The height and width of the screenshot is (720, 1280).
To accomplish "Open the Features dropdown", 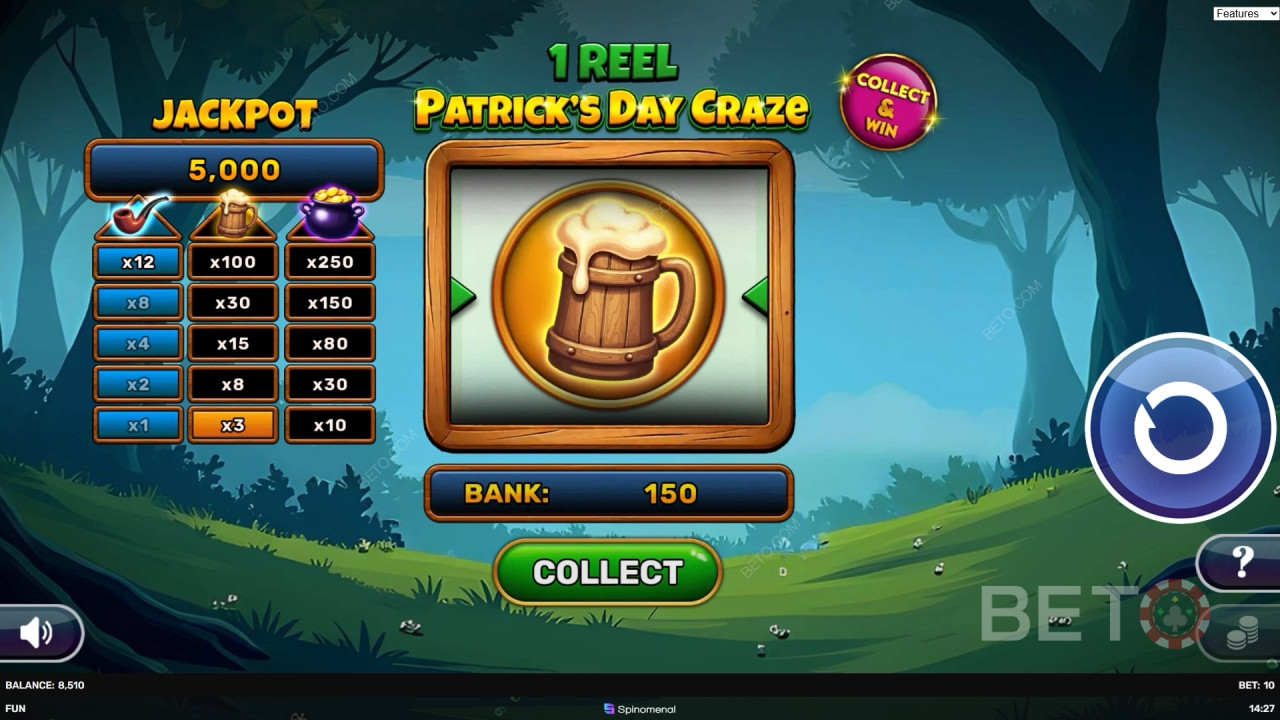I will pos(1243,13).
